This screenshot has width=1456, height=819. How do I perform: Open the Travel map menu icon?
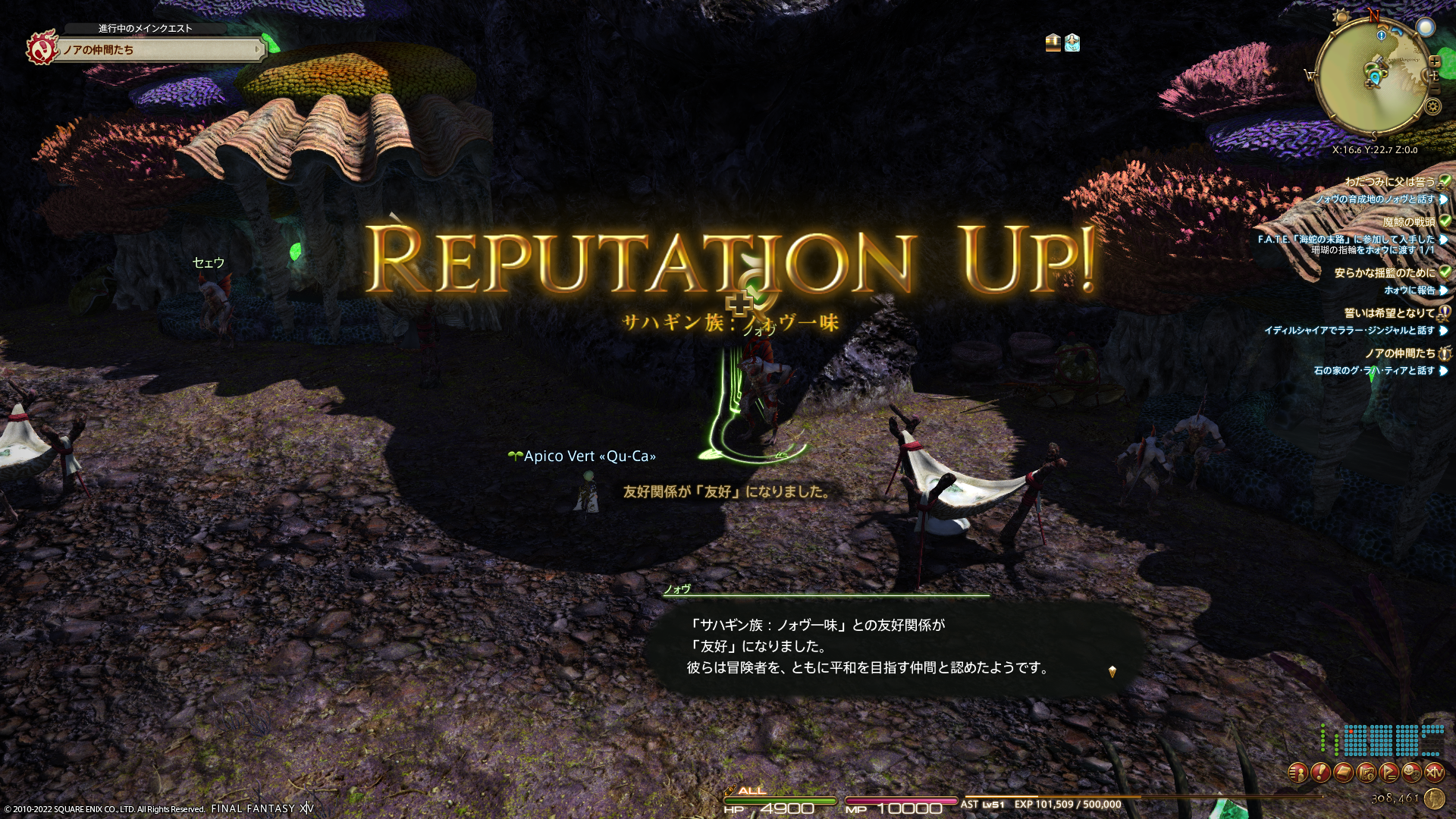(x=1367, y=773)
